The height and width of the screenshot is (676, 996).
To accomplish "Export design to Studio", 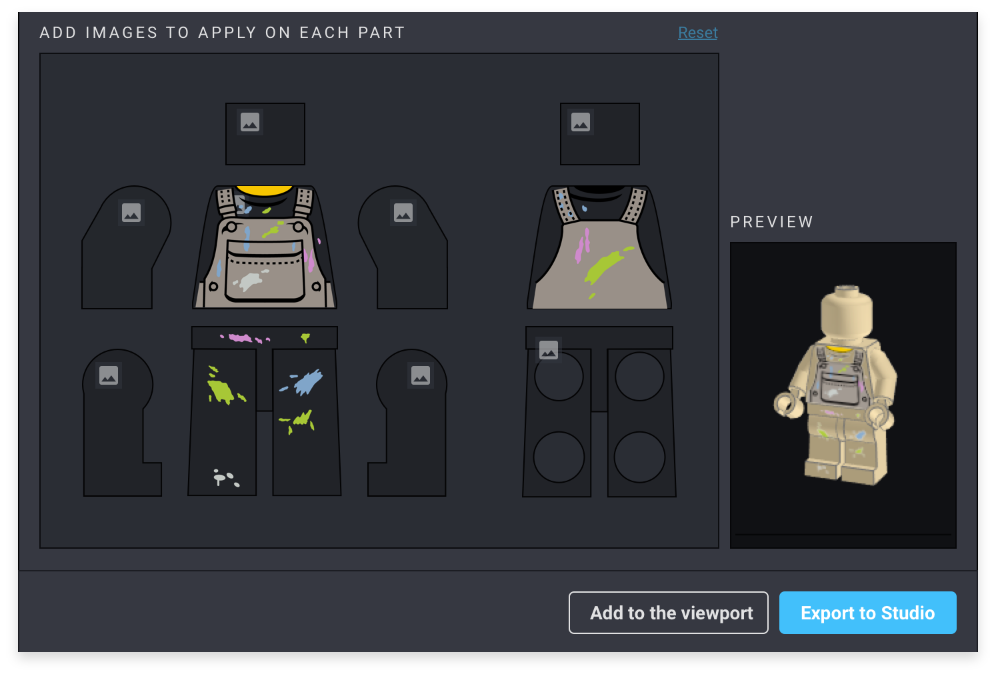I will click(867, 613).
